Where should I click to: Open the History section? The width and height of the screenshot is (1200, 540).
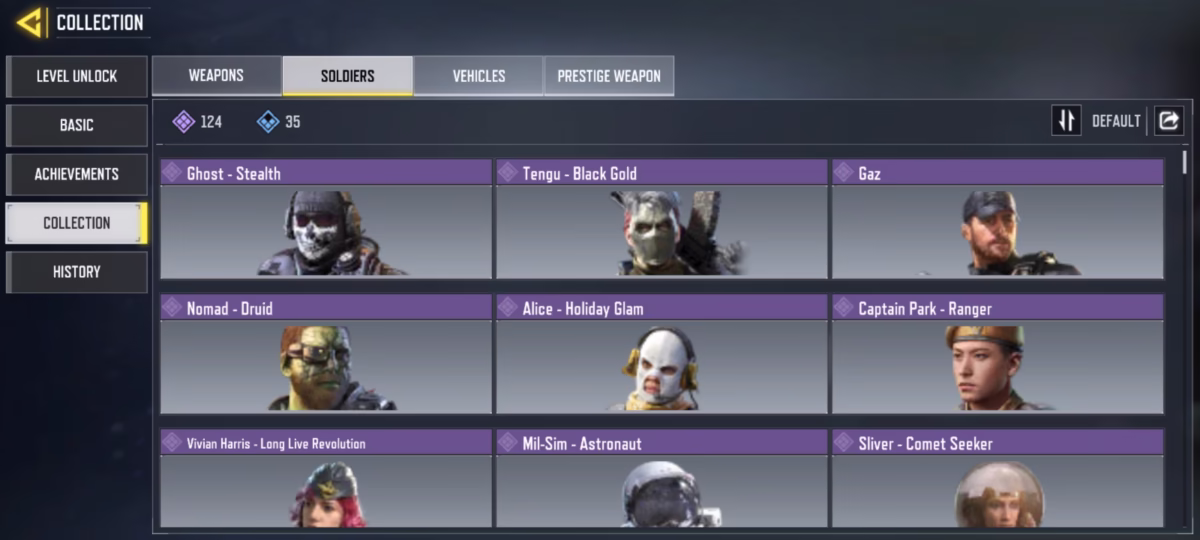click(x=77, y=272)
